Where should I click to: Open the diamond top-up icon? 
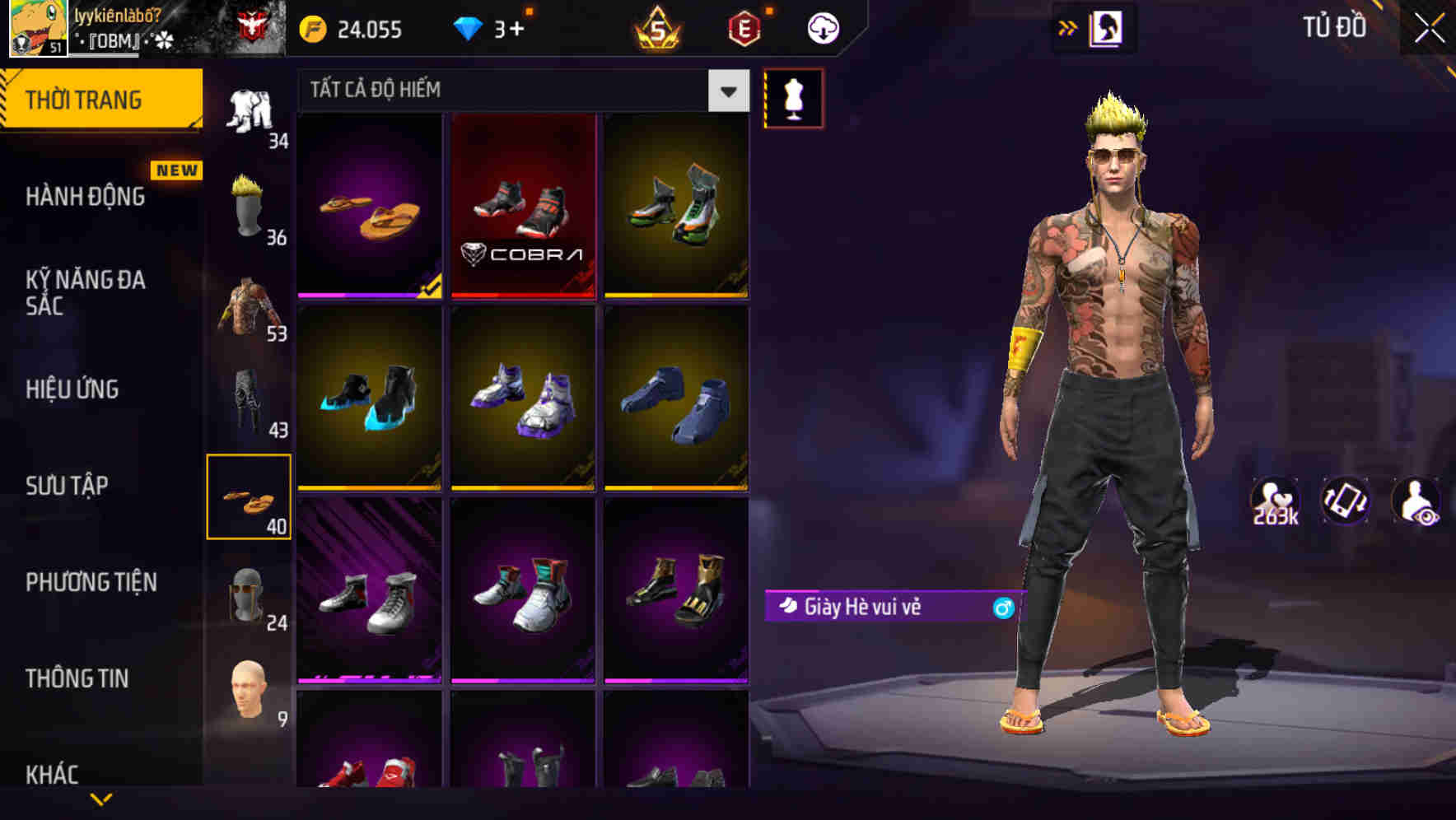[469, 27]
